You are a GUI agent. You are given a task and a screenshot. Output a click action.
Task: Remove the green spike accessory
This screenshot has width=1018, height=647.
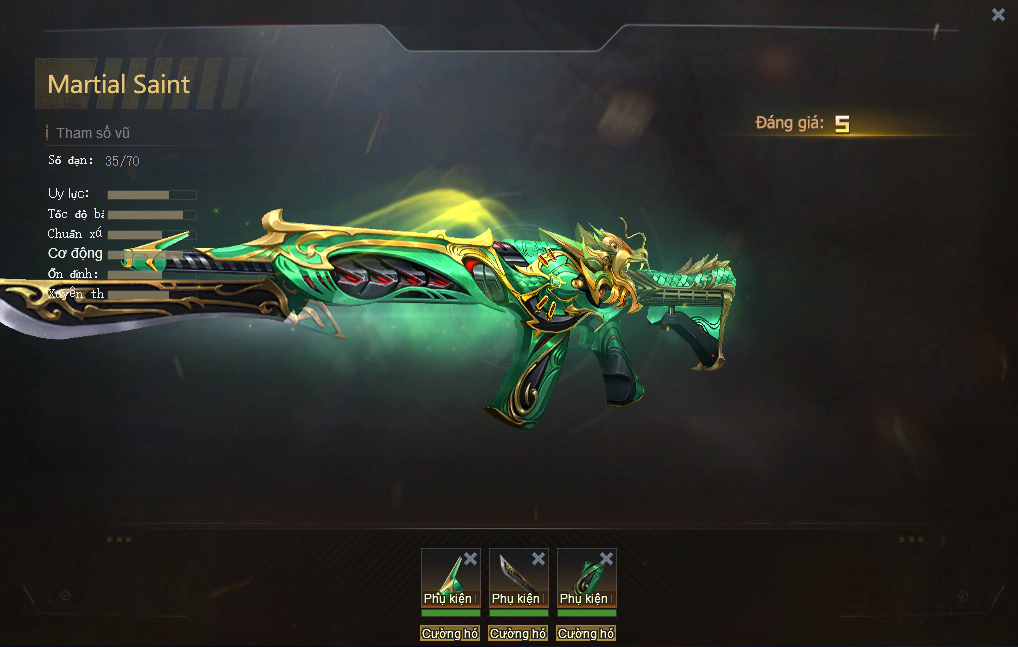(470, 559)
